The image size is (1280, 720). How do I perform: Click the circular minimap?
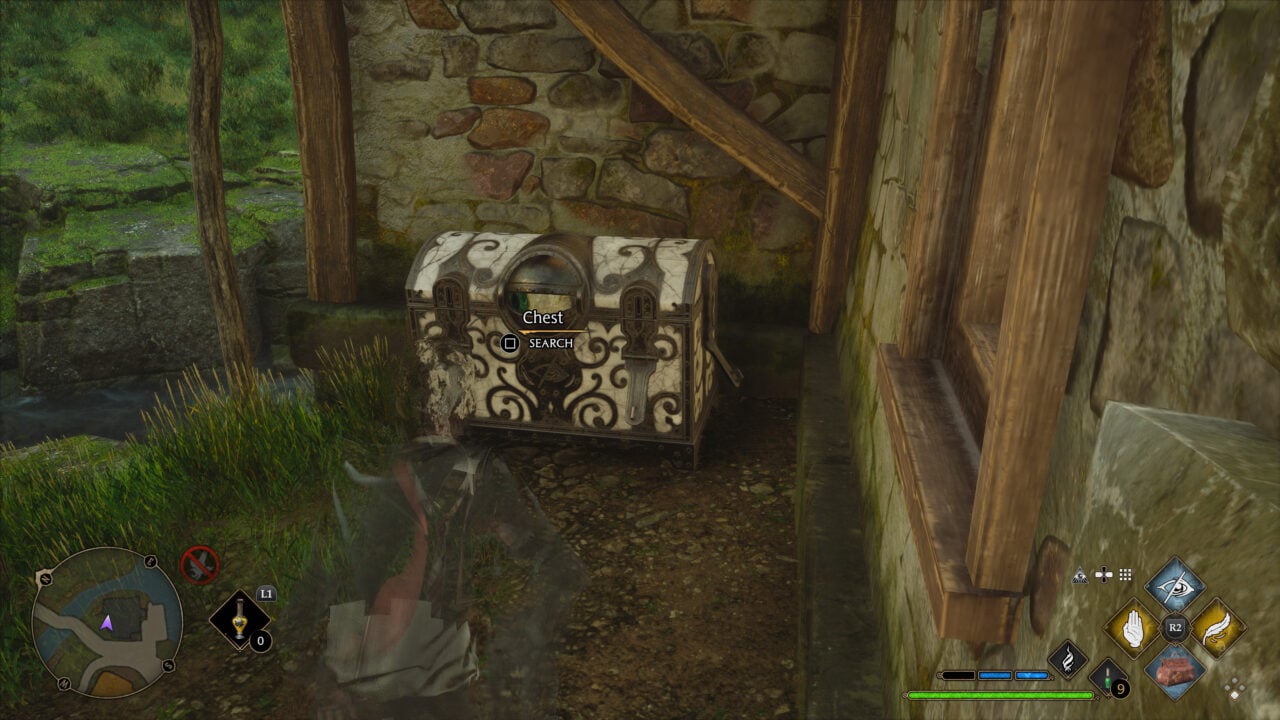pos(106,621)
